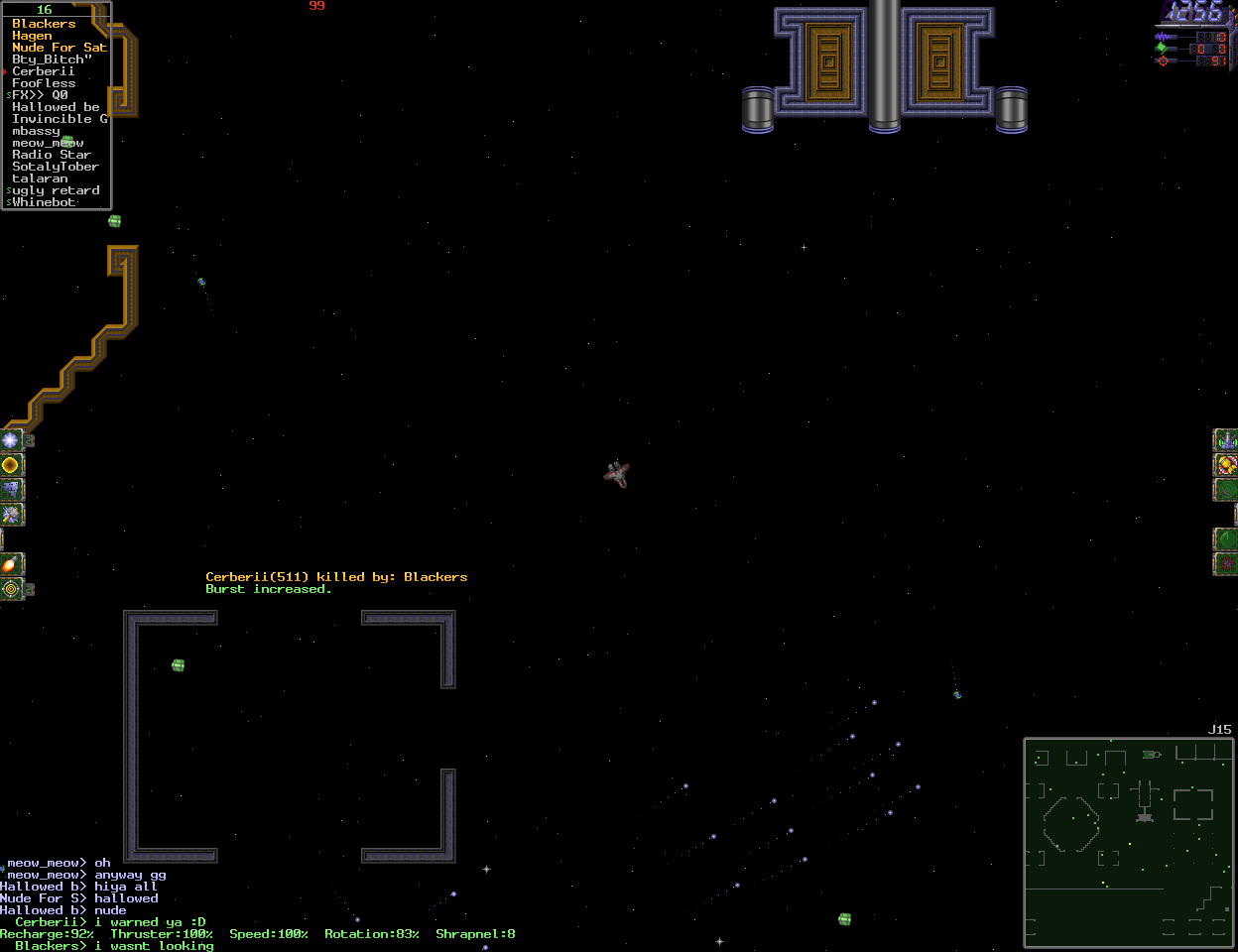Select the burst starburst item icon

[x=11, y=439]
